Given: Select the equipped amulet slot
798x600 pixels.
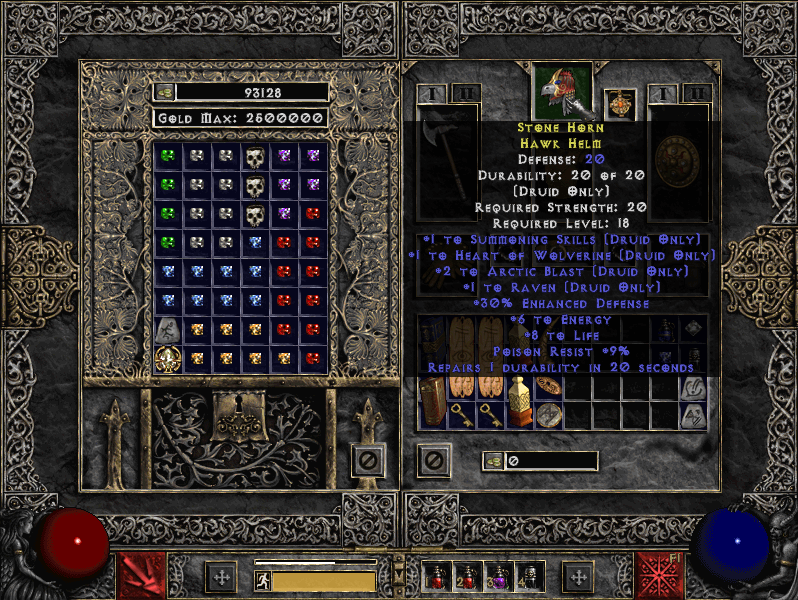Looking at the screenshot, I should (620, 105).
